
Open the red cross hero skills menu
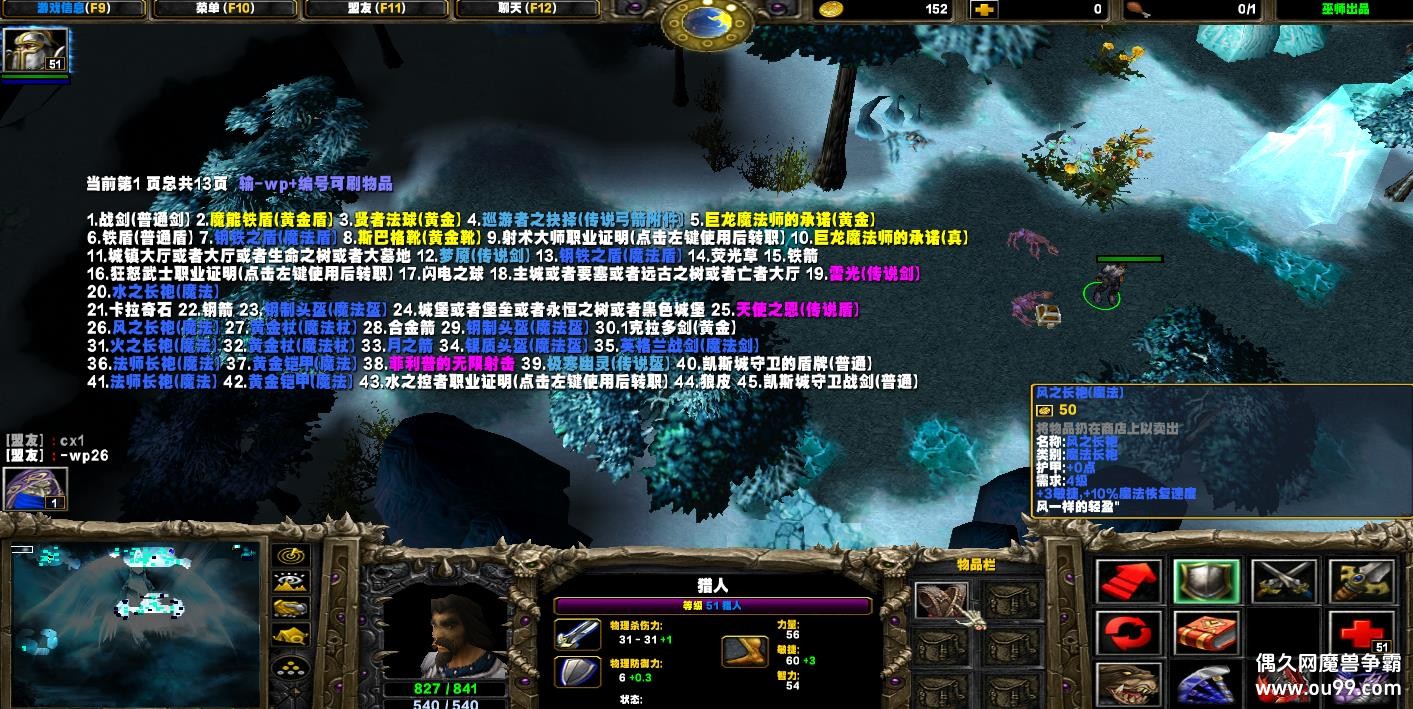pyautogui.click(x=1360, y=633)
